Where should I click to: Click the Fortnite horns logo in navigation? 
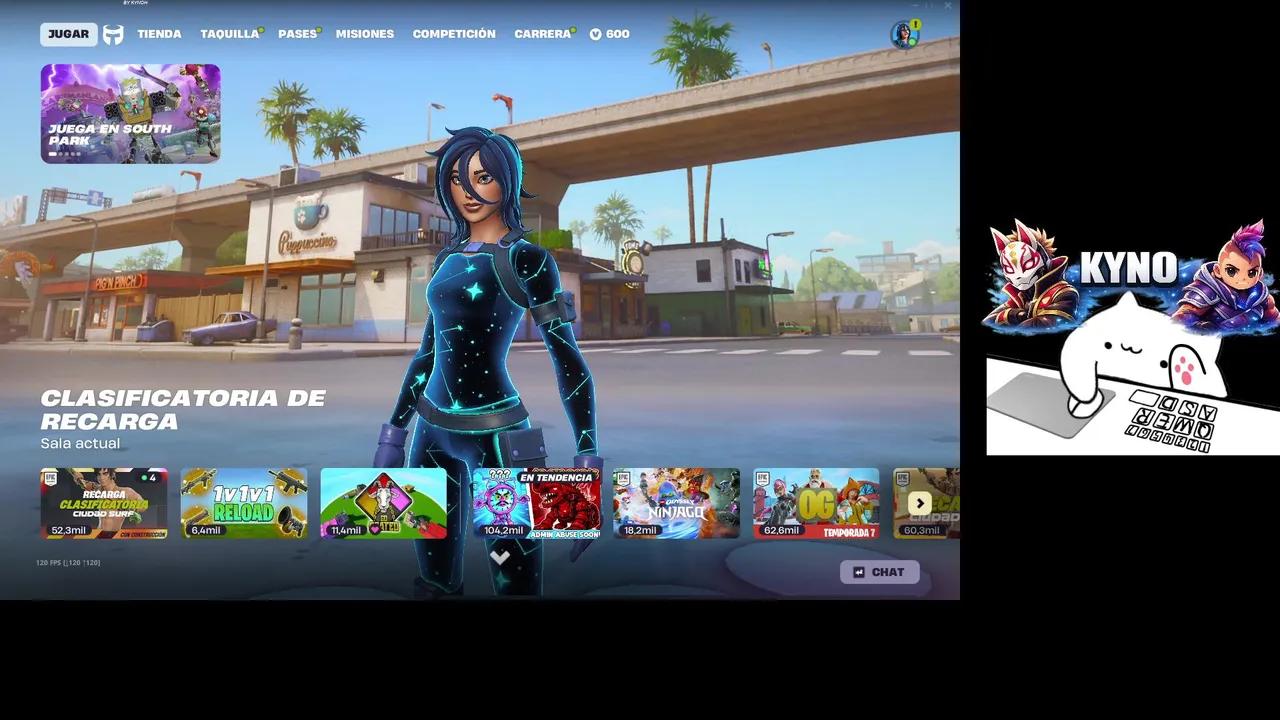pos(113,33)
